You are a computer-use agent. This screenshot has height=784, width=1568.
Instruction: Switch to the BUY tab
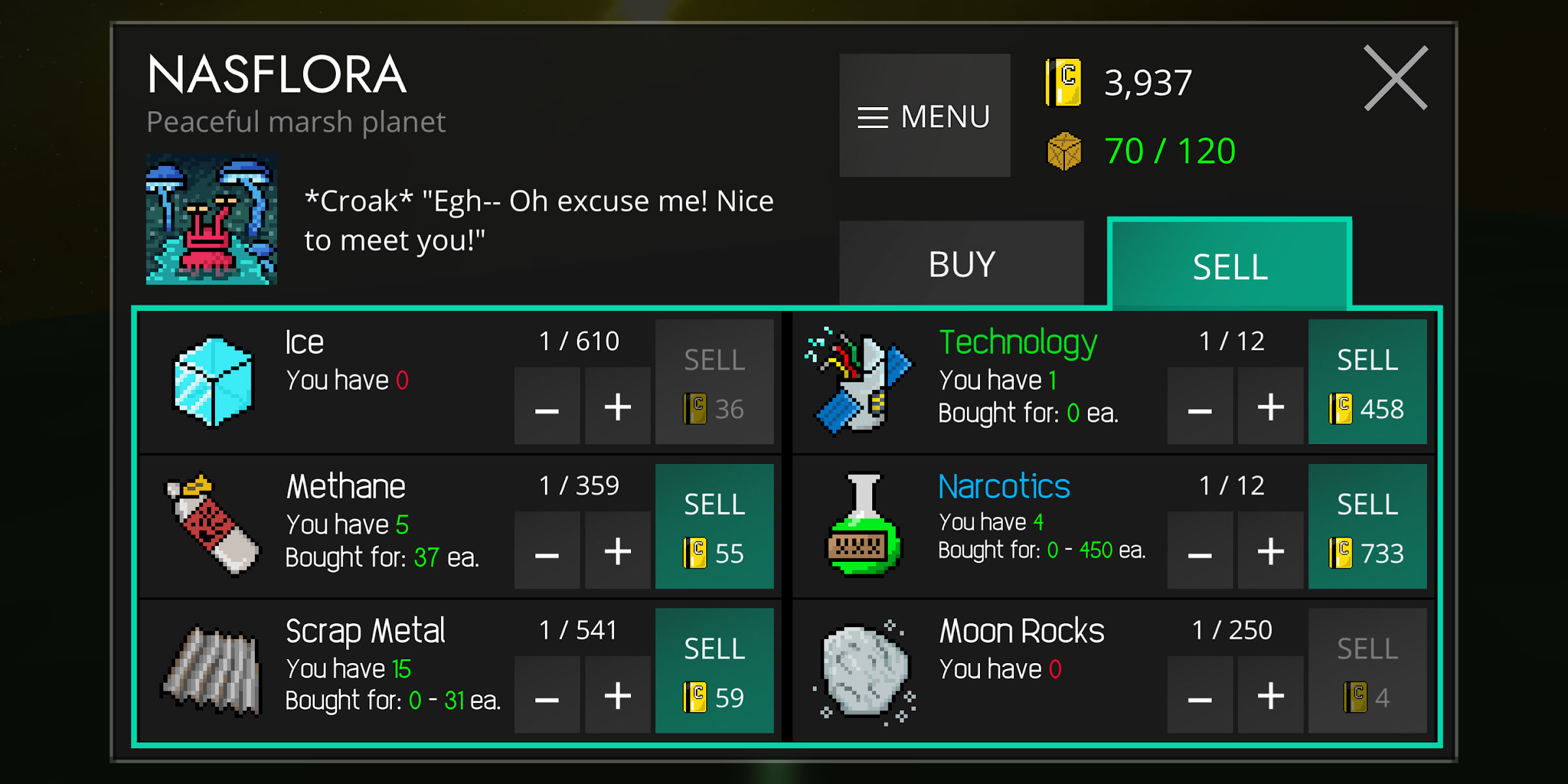(961, 264)
